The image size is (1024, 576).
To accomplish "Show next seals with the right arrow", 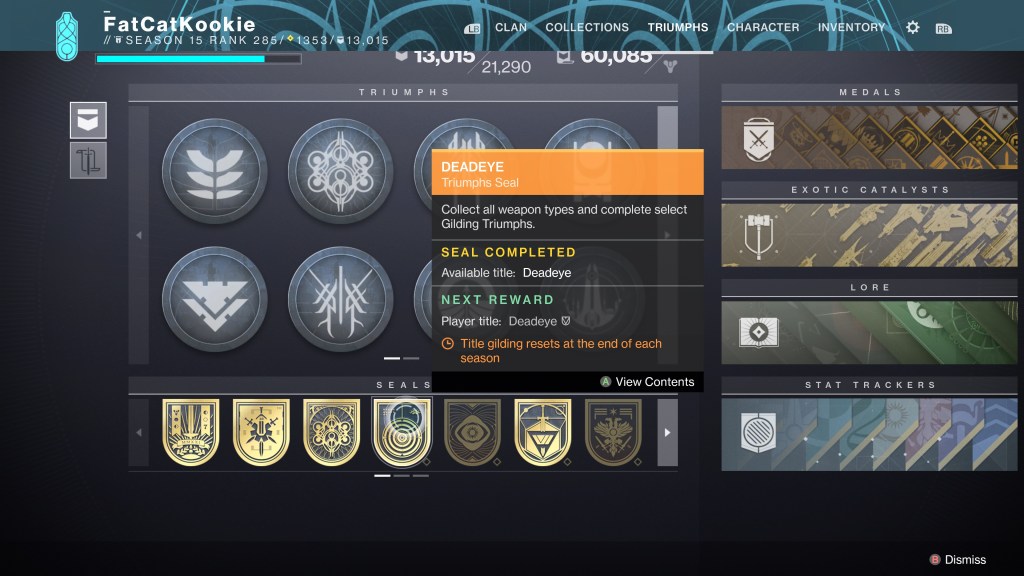I will click(667, 432).
